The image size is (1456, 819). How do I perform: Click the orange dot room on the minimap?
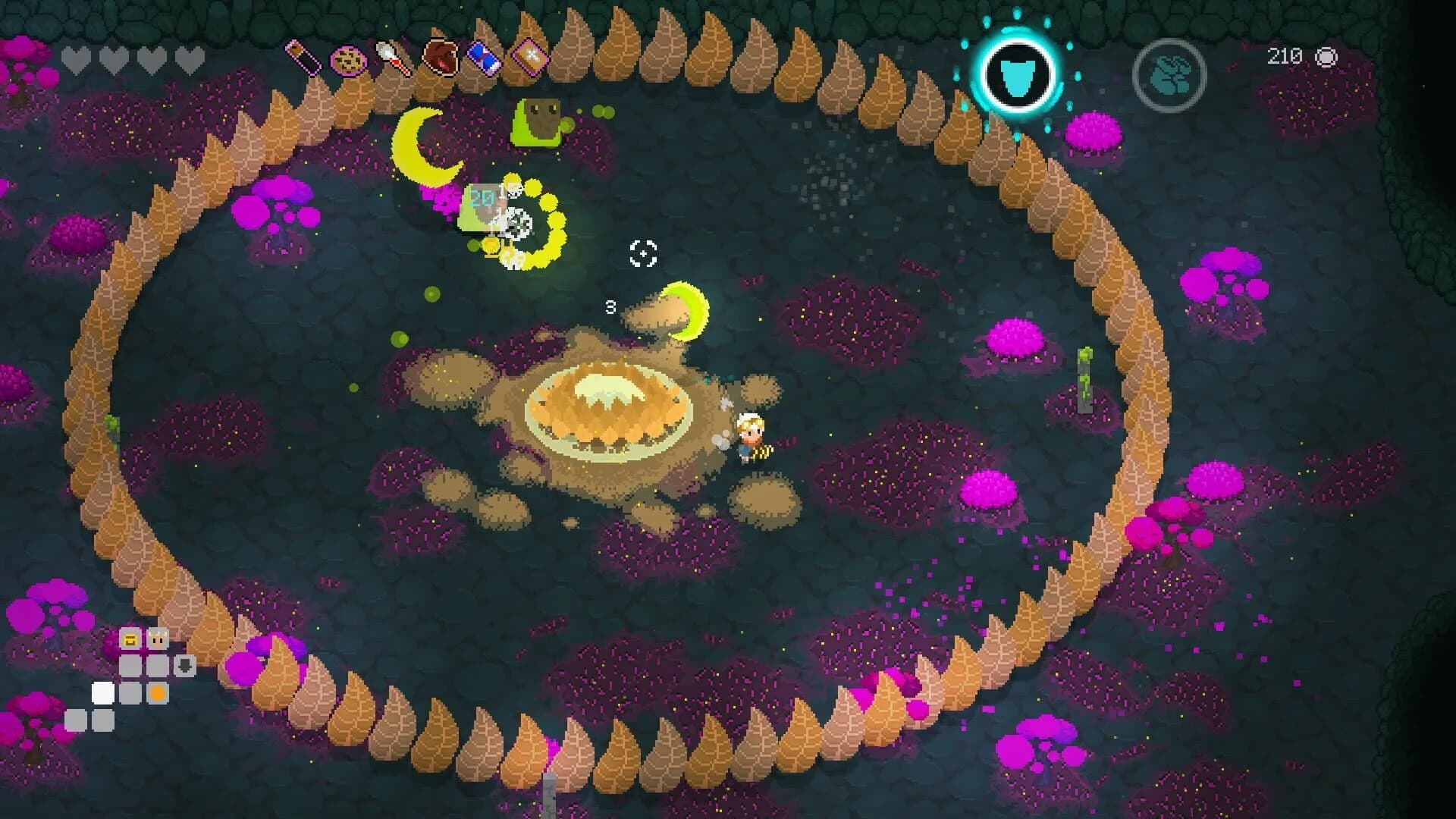157,692
